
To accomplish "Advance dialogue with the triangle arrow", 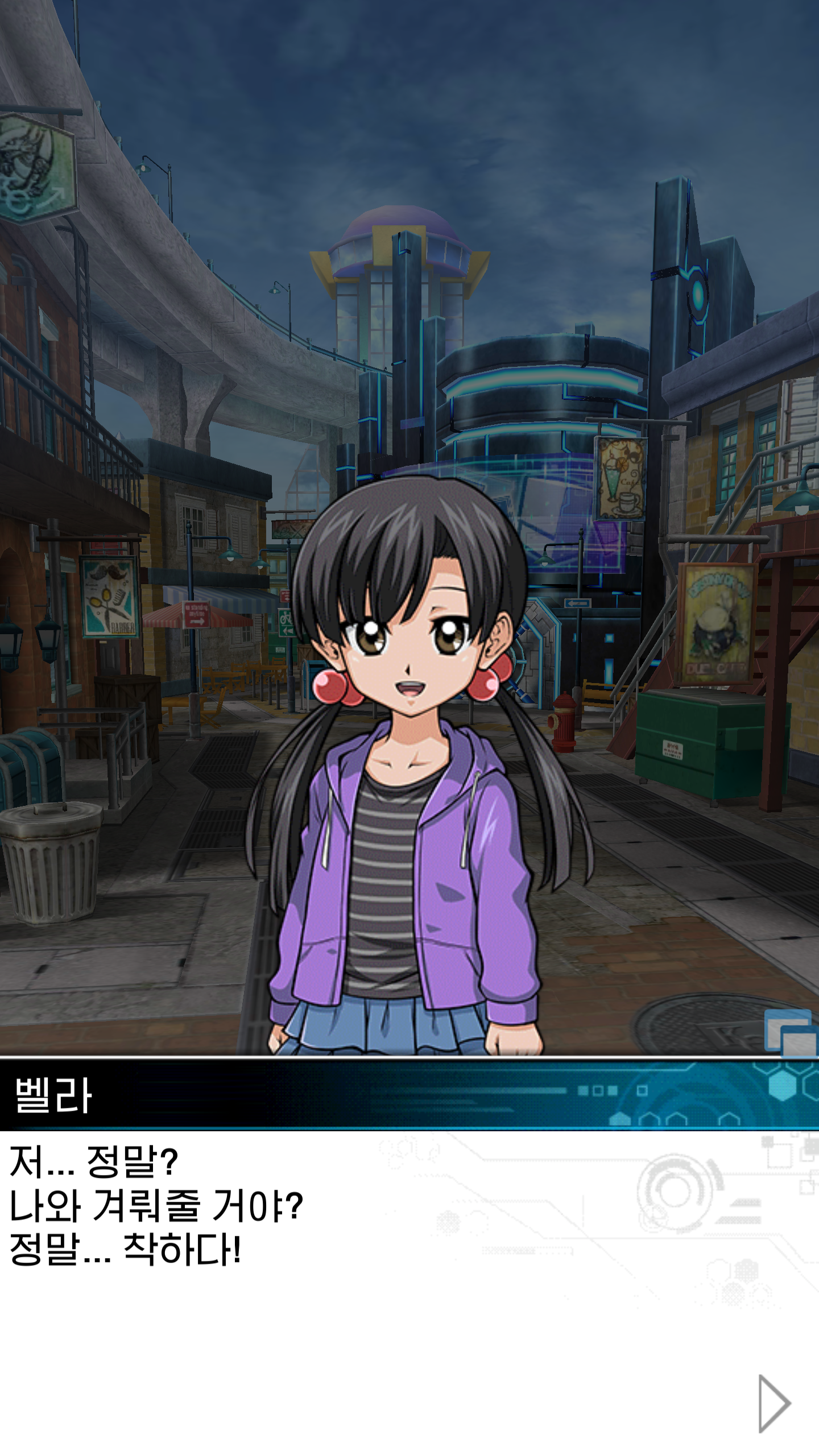I will click(774, 1403).
